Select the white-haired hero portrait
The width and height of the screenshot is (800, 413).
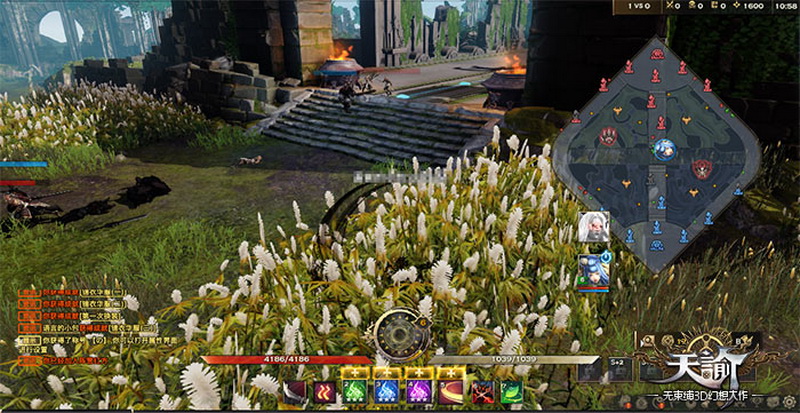[x=591, y=226]
